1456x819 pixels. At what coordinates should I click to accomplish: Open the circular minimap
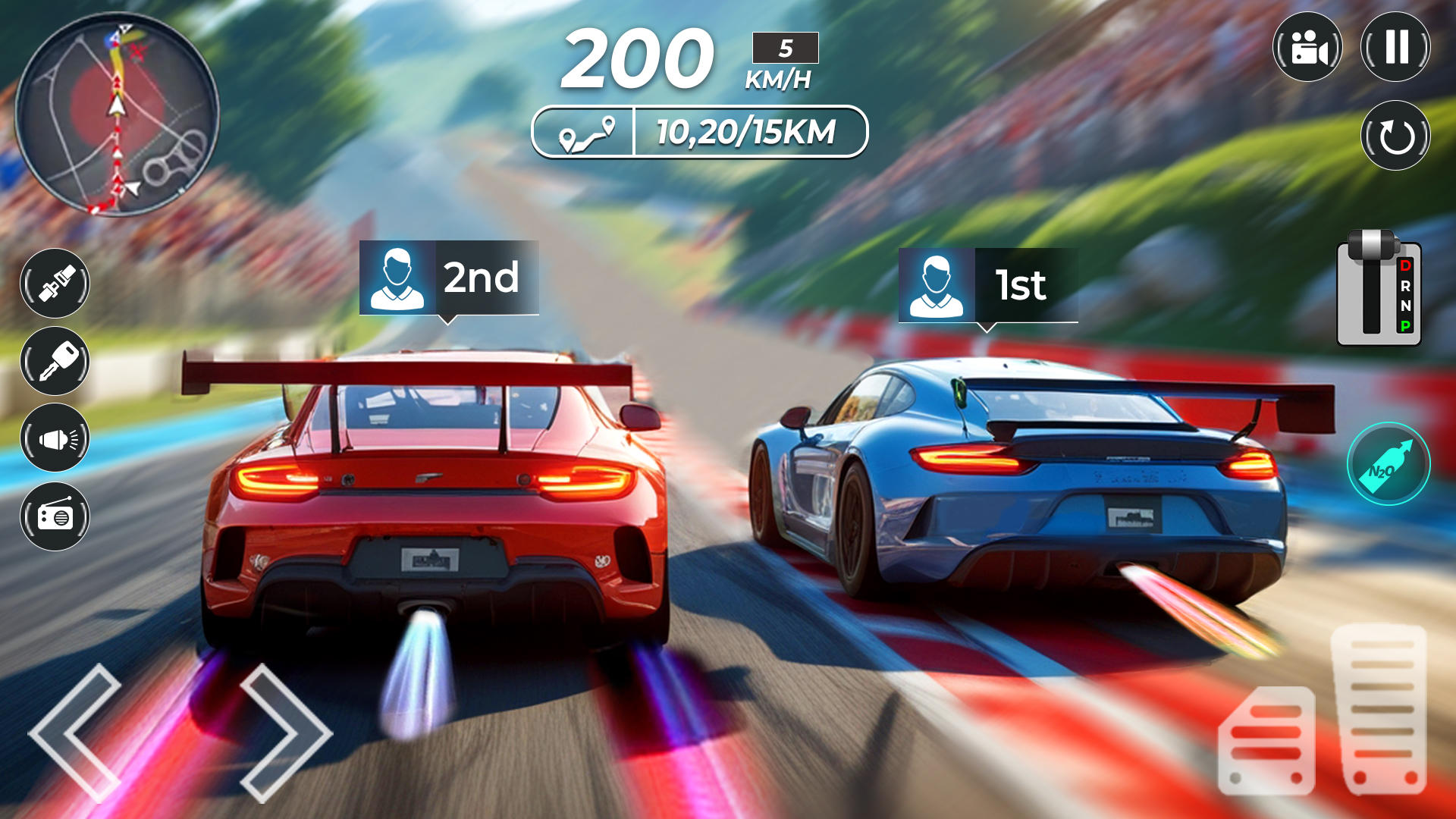coord(117,115)
